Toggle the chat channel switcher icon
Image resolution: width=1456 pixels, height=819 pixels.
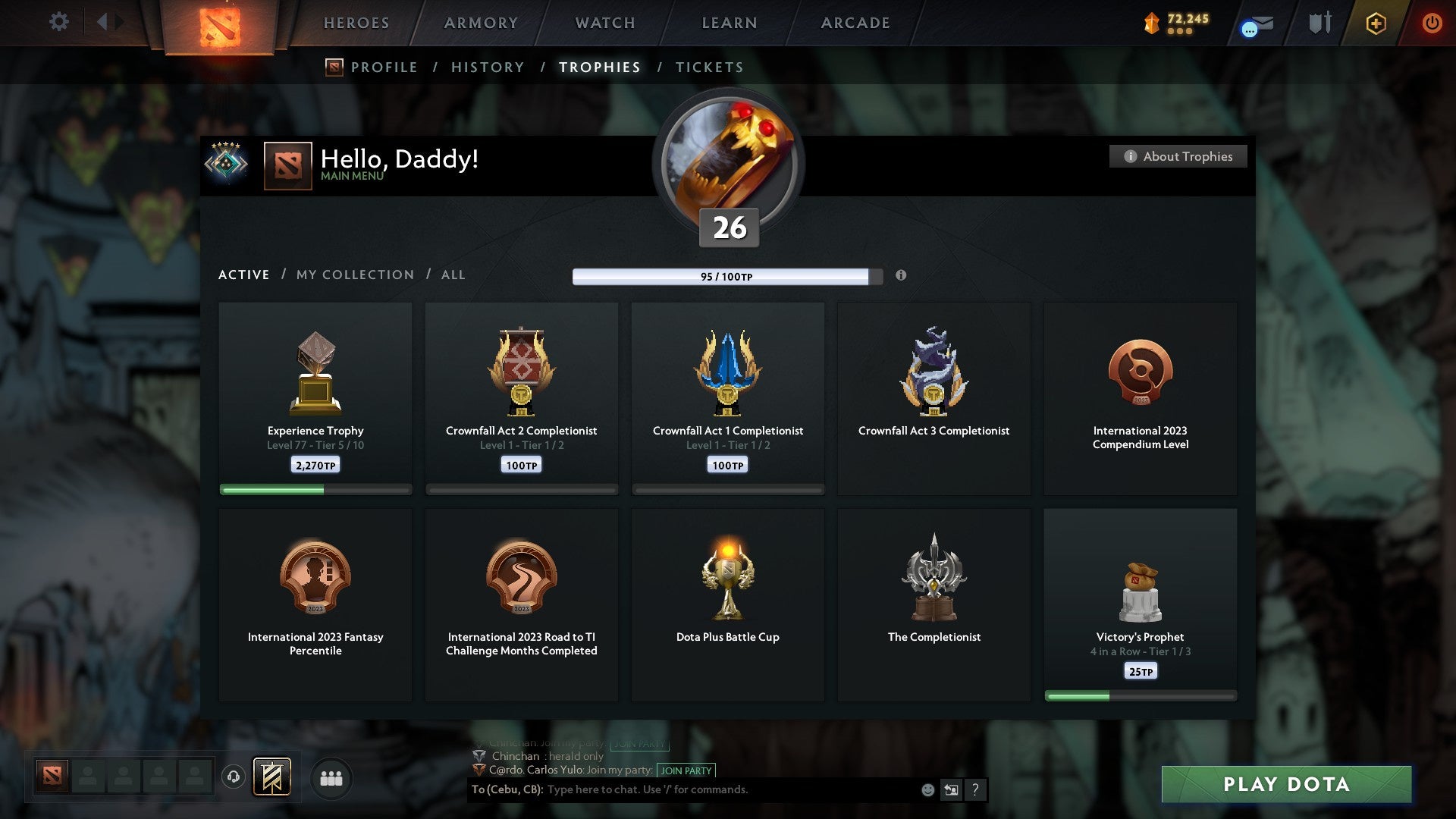point(952,790)
